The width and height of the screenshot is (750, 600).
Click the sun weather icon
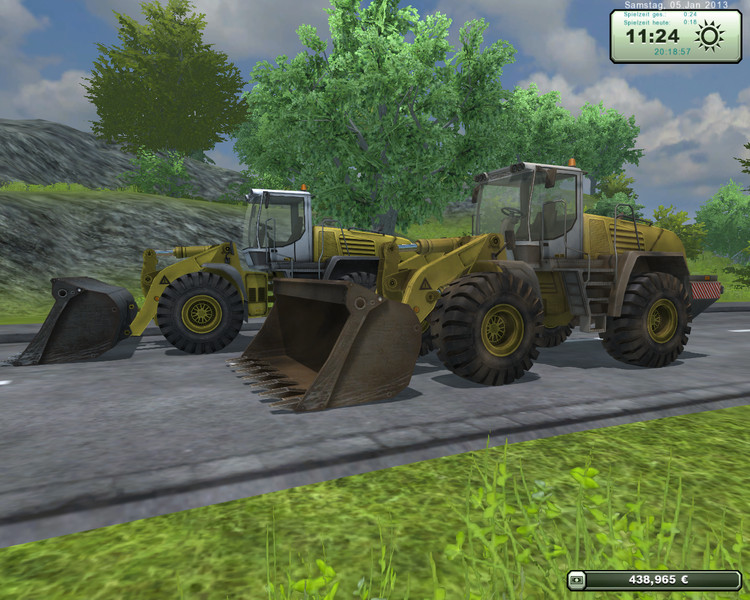pyautogui.click(x=710, y=37)
